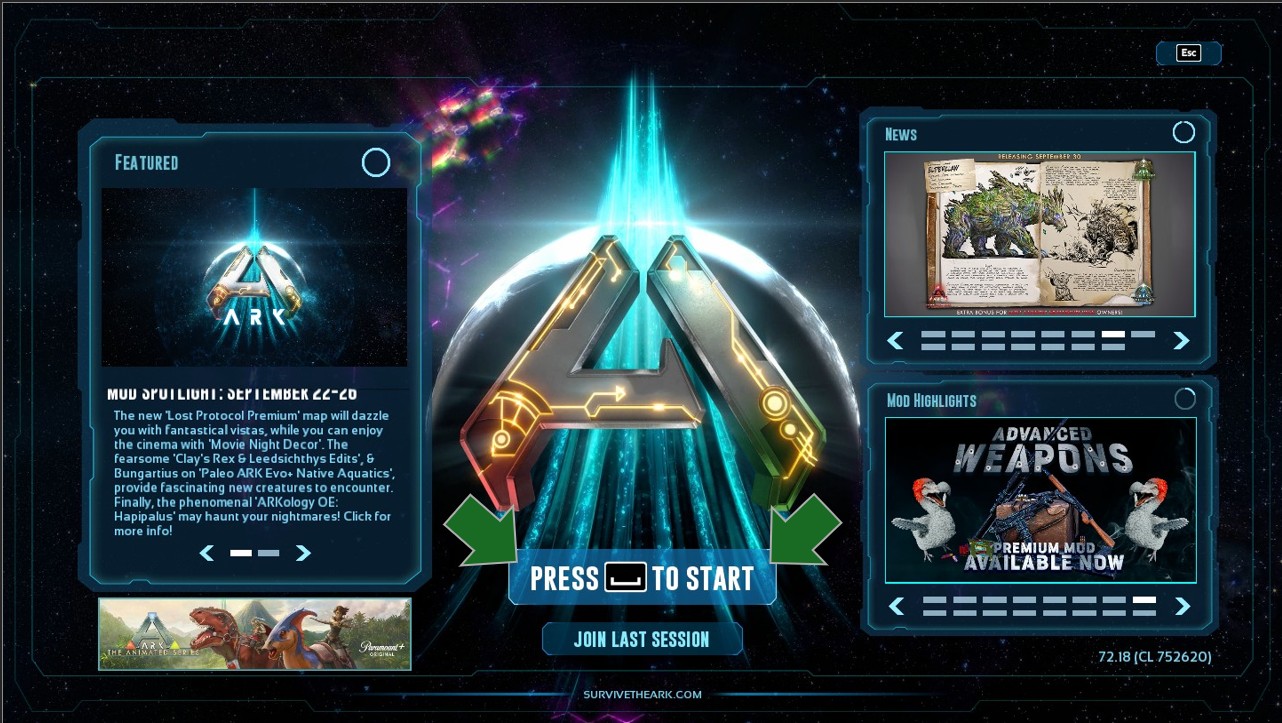Screen dimensions: 1282x723
Task: Show the next Mod Highlights entry
Action: tap(1182, 606)
